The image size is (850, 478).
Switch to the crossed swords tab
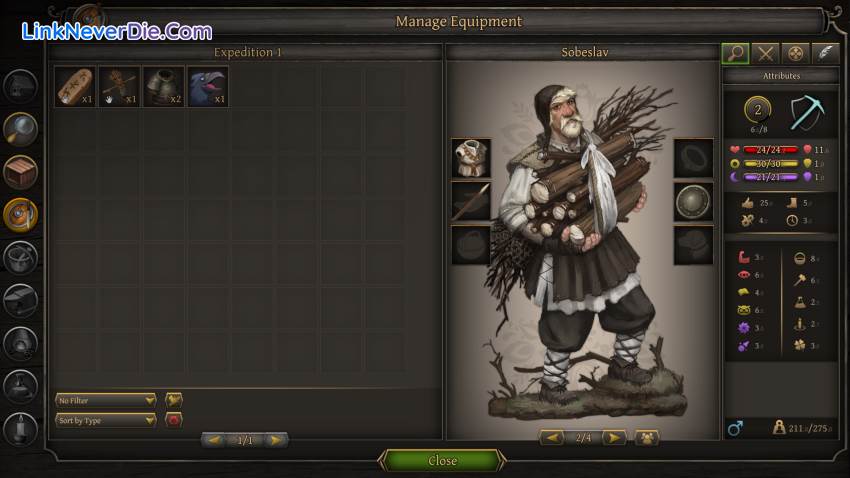[766, 53]
